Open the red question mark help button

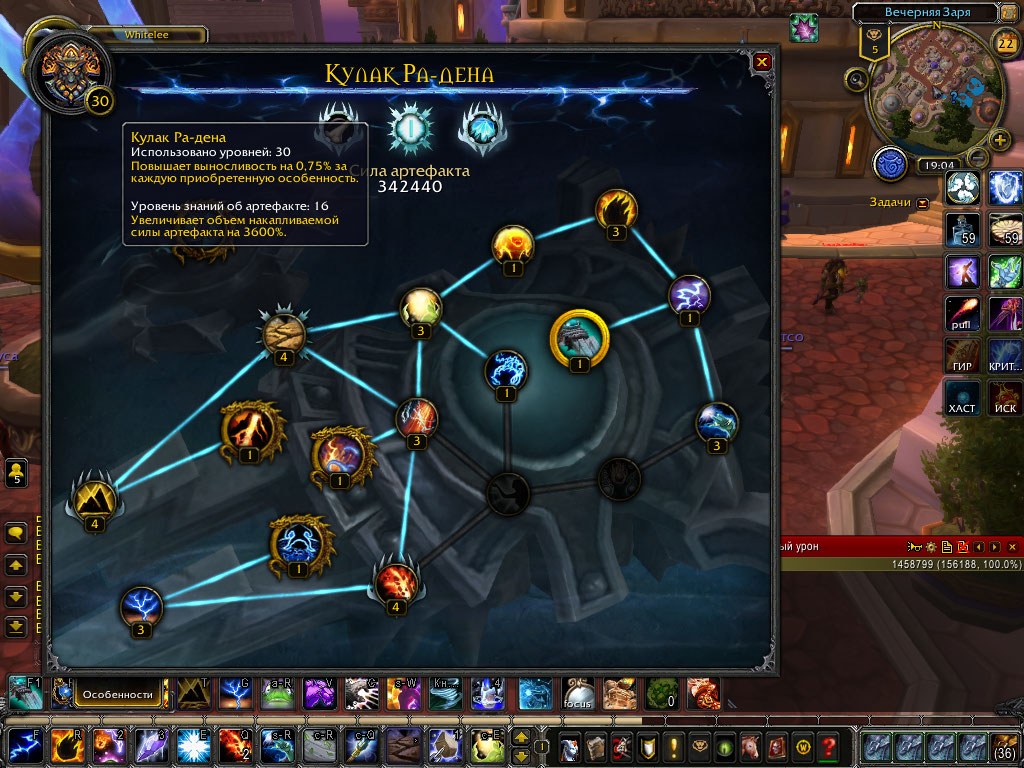click(827, 746)
